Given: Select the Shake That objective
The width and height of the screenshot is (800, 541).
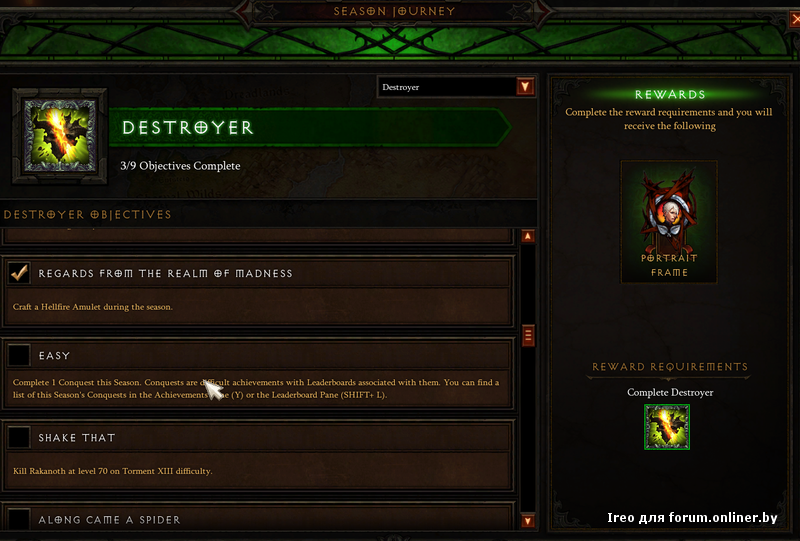Looking at the screenshot, I should [77, 438].
